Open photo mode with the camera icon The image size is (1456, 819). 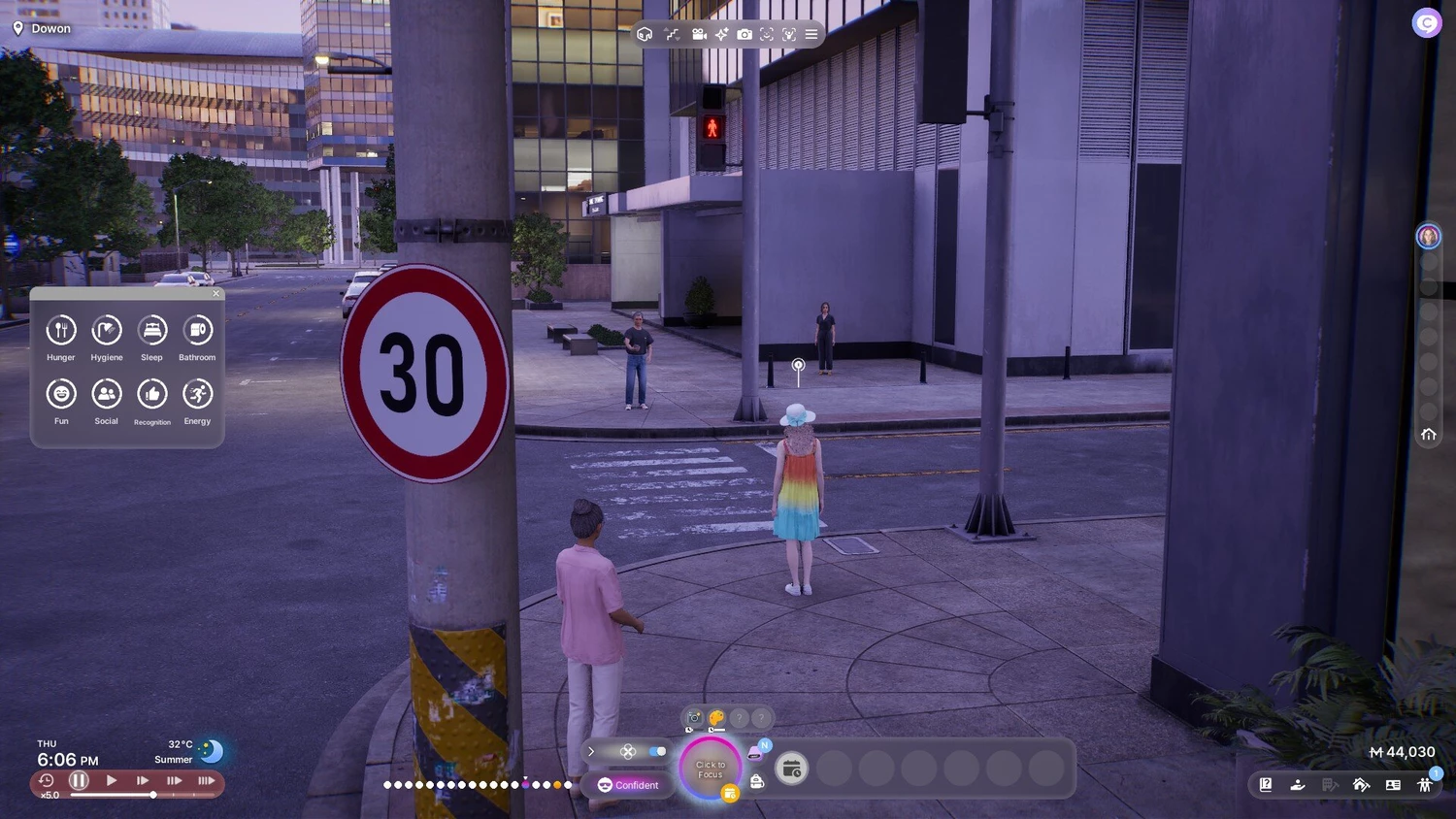(x=745, y=34)
